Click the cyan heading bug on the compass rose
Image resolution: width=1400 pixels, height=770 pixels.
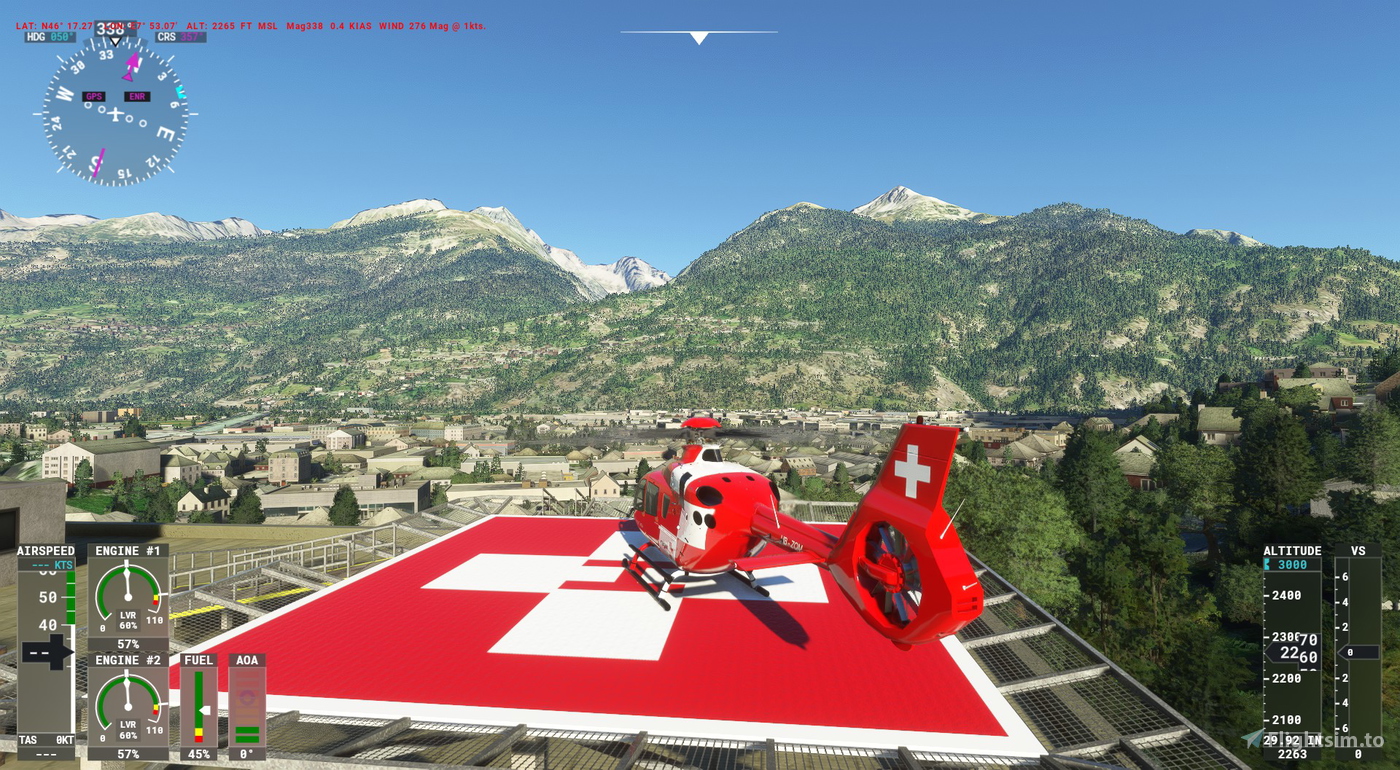[180, 91]
